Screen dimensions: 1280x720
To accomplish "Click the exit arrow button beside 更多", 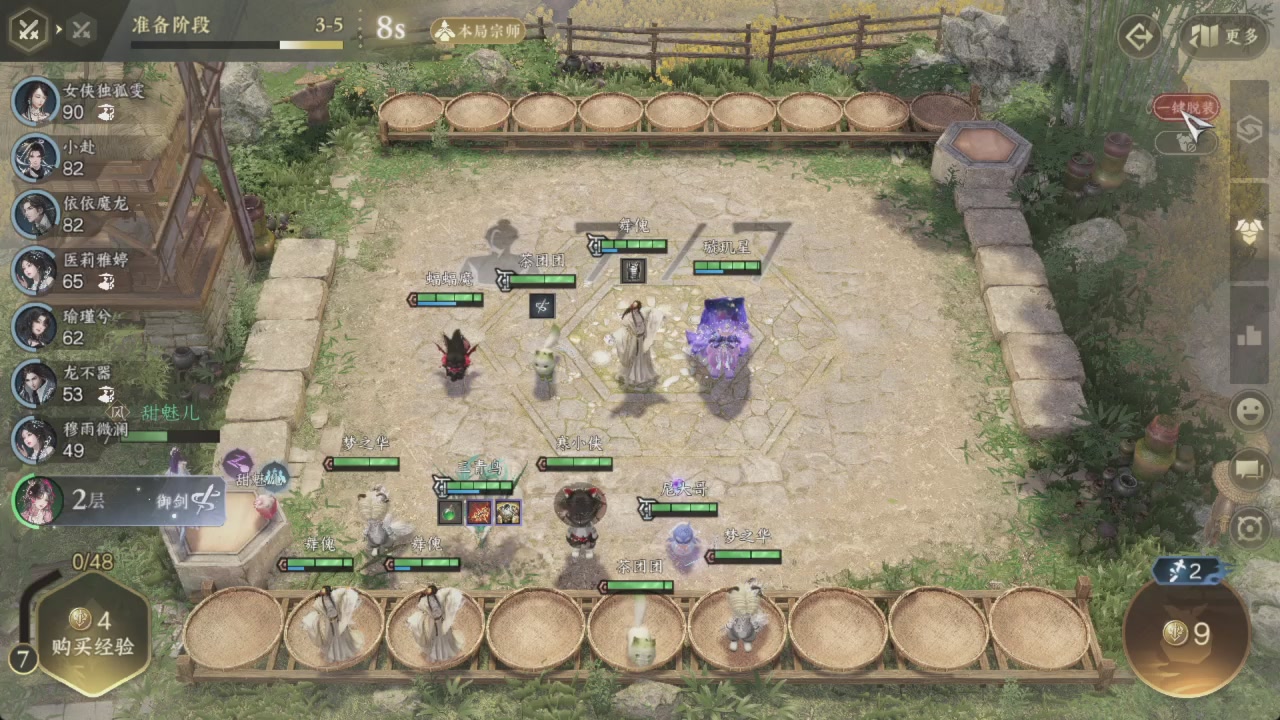I will (x=1139, y=37).
